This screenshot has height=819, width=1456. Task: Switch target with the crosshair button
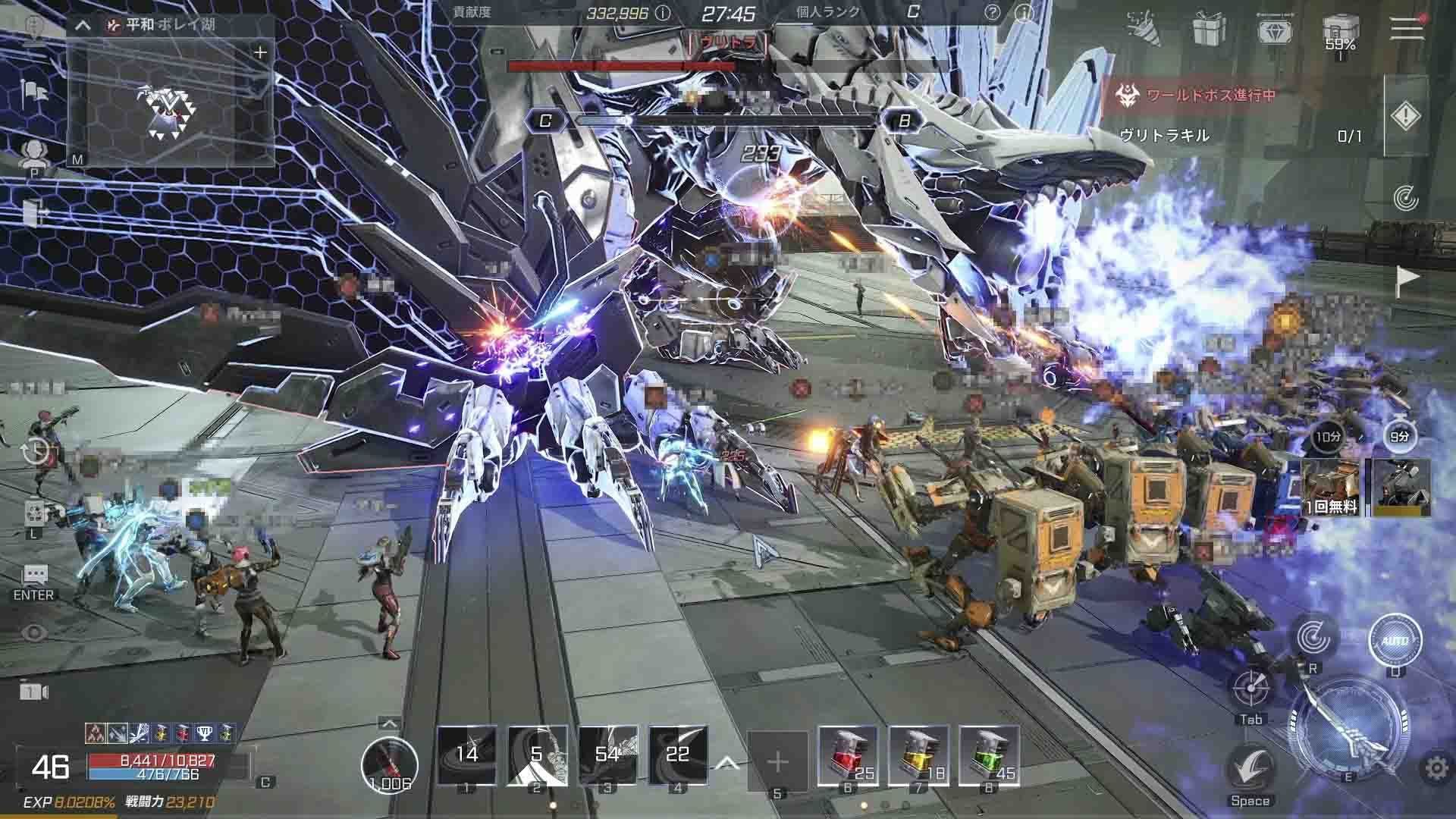pyautogui.click(x=1250, y=689)
